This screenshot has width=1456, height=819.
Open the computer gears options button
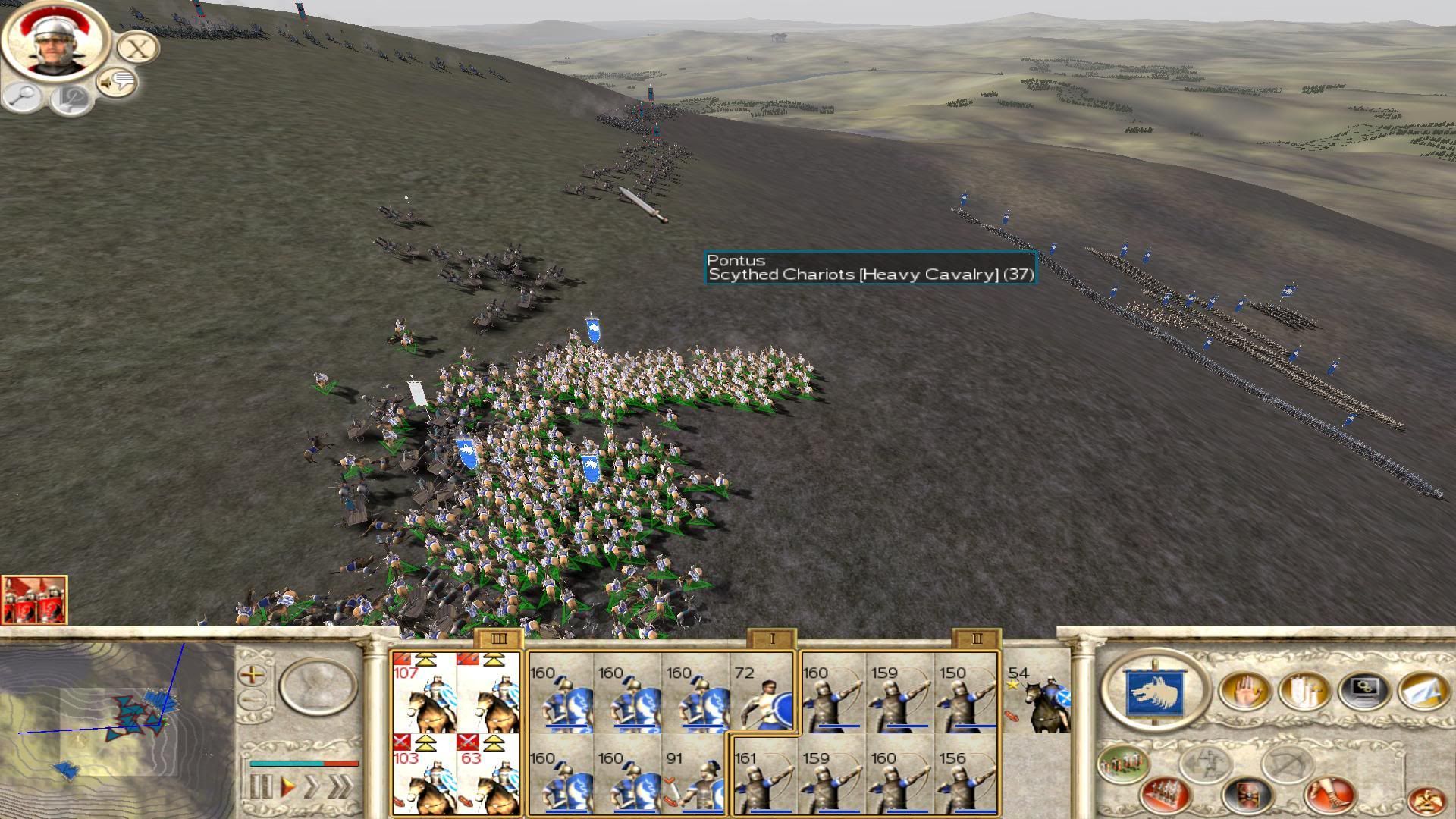pos(1364,690)
